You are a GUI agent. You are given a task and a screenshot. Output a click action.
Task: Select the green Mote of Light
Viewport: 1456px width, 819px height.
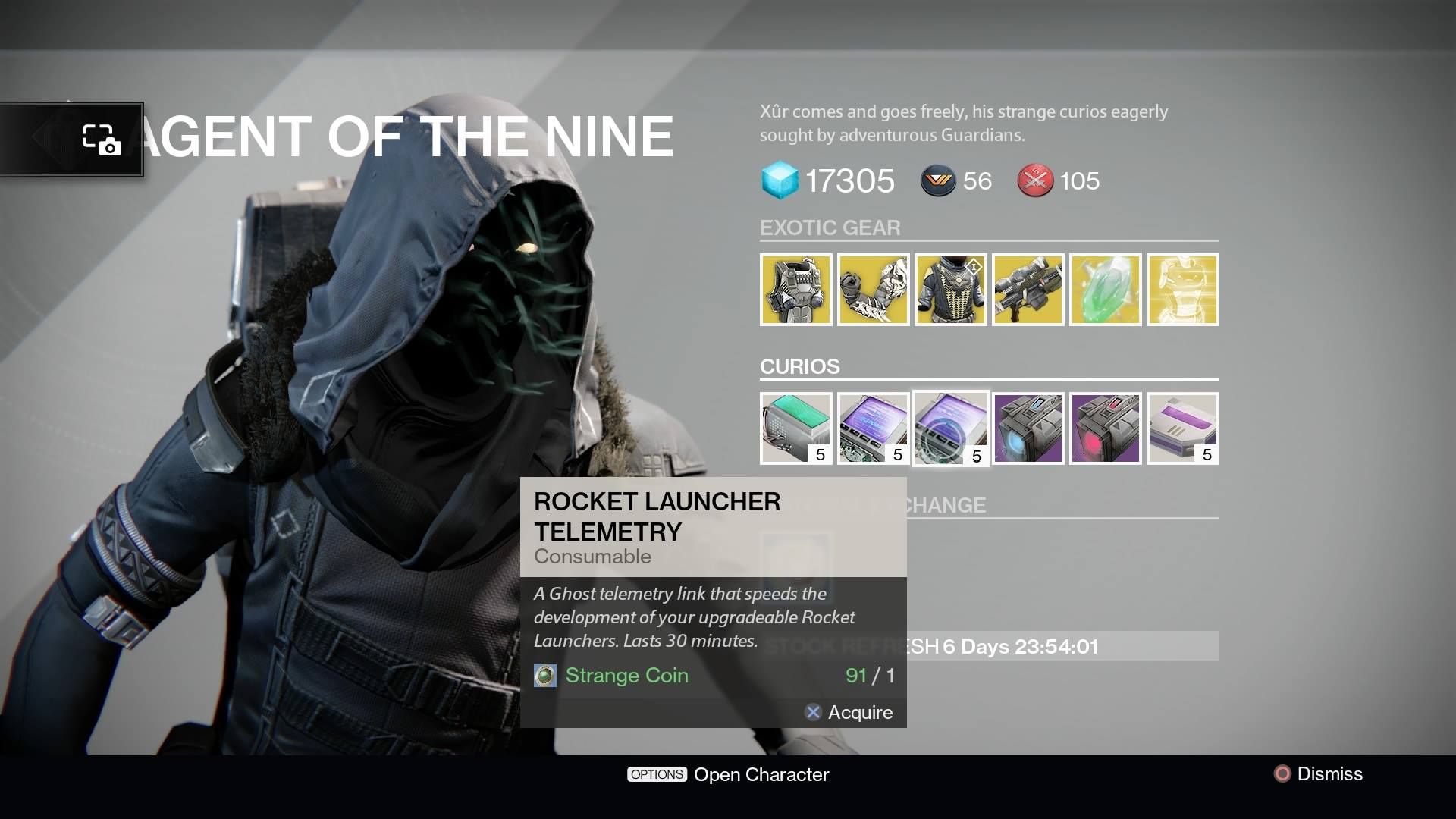pos(1105,290)
